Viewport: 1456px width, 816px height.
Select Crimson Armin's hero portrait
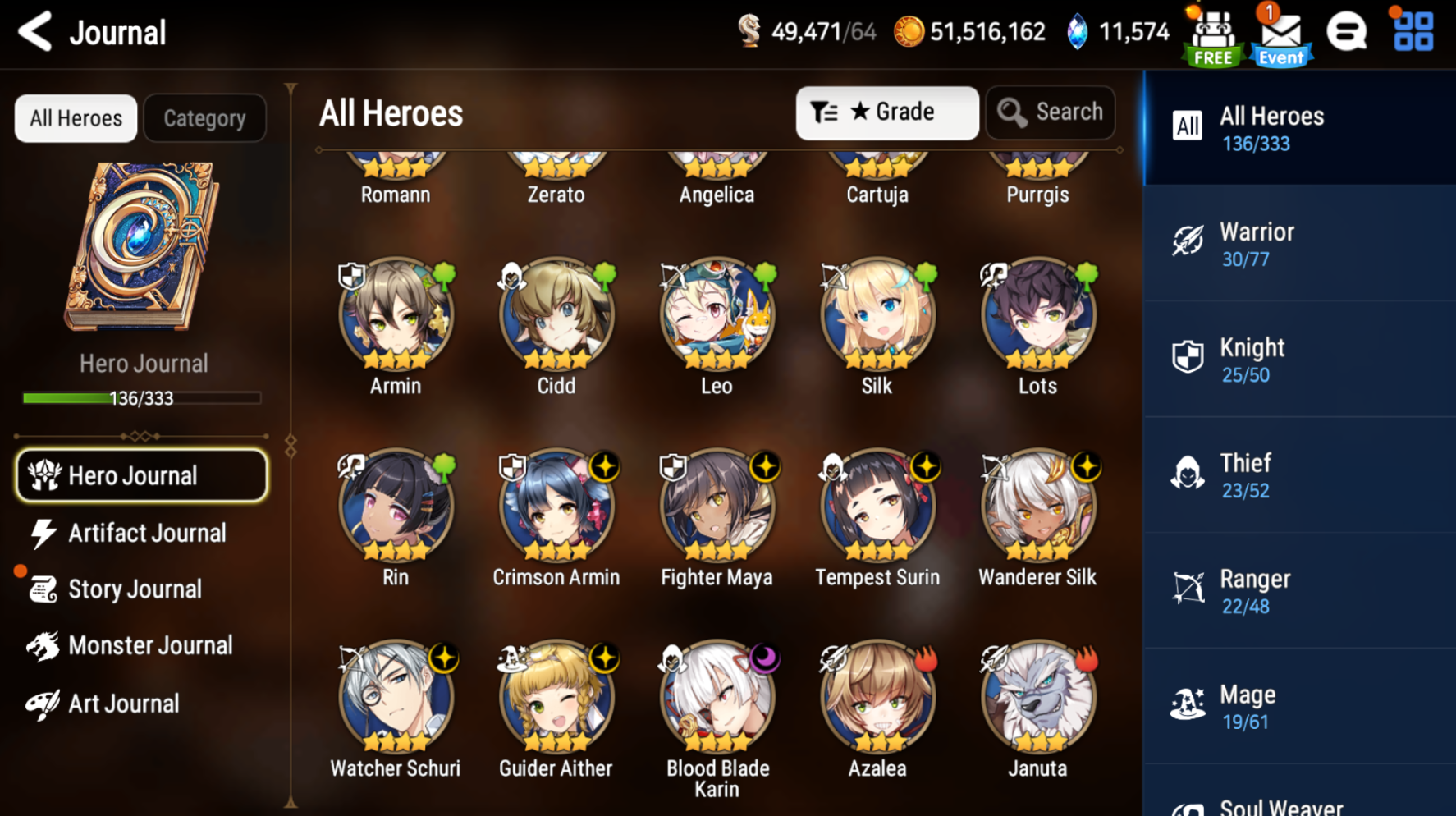(x=556, y=506)
